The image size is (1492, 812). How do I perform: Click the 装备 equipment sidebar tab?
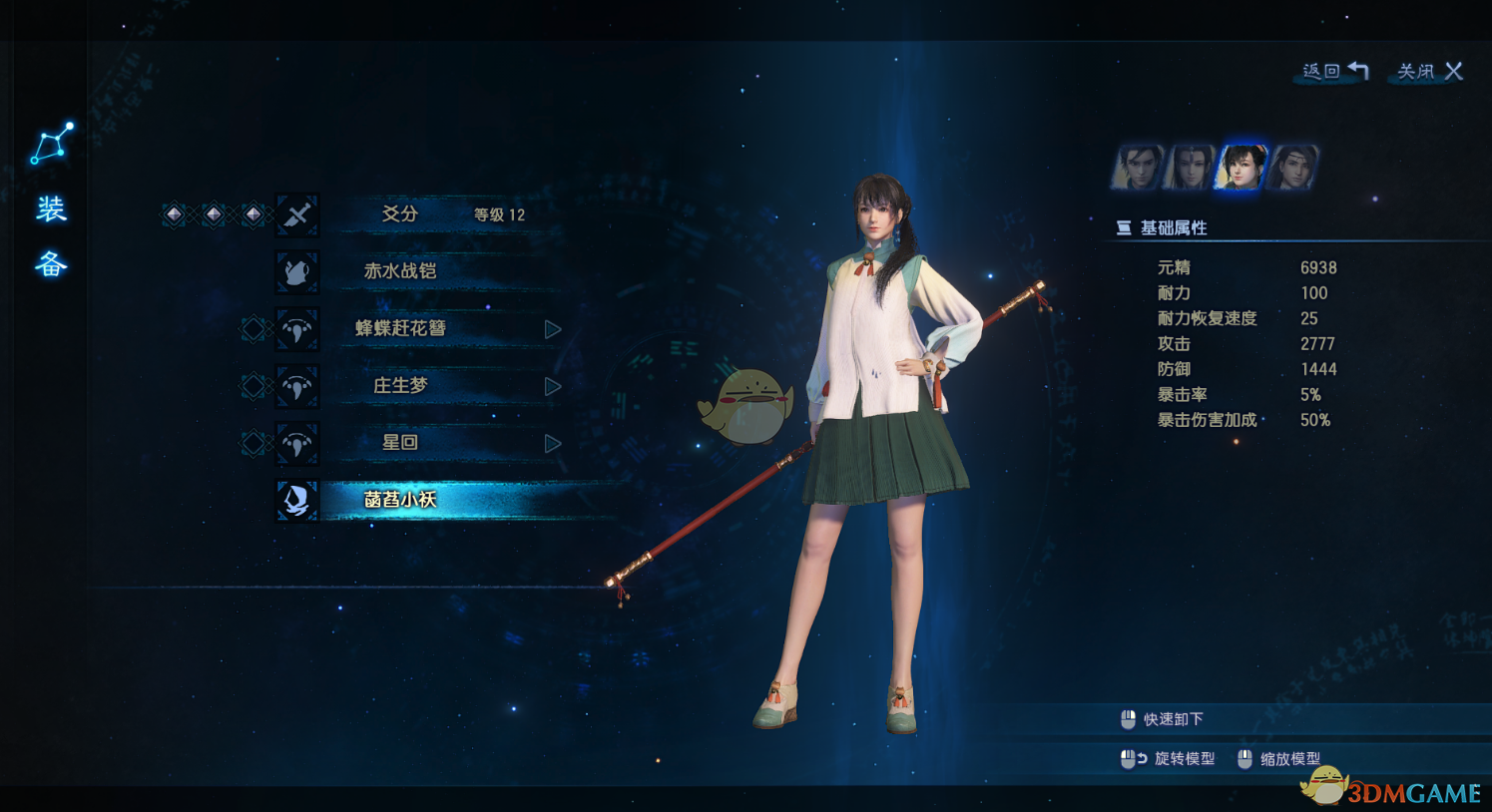[x=52, y=236]
